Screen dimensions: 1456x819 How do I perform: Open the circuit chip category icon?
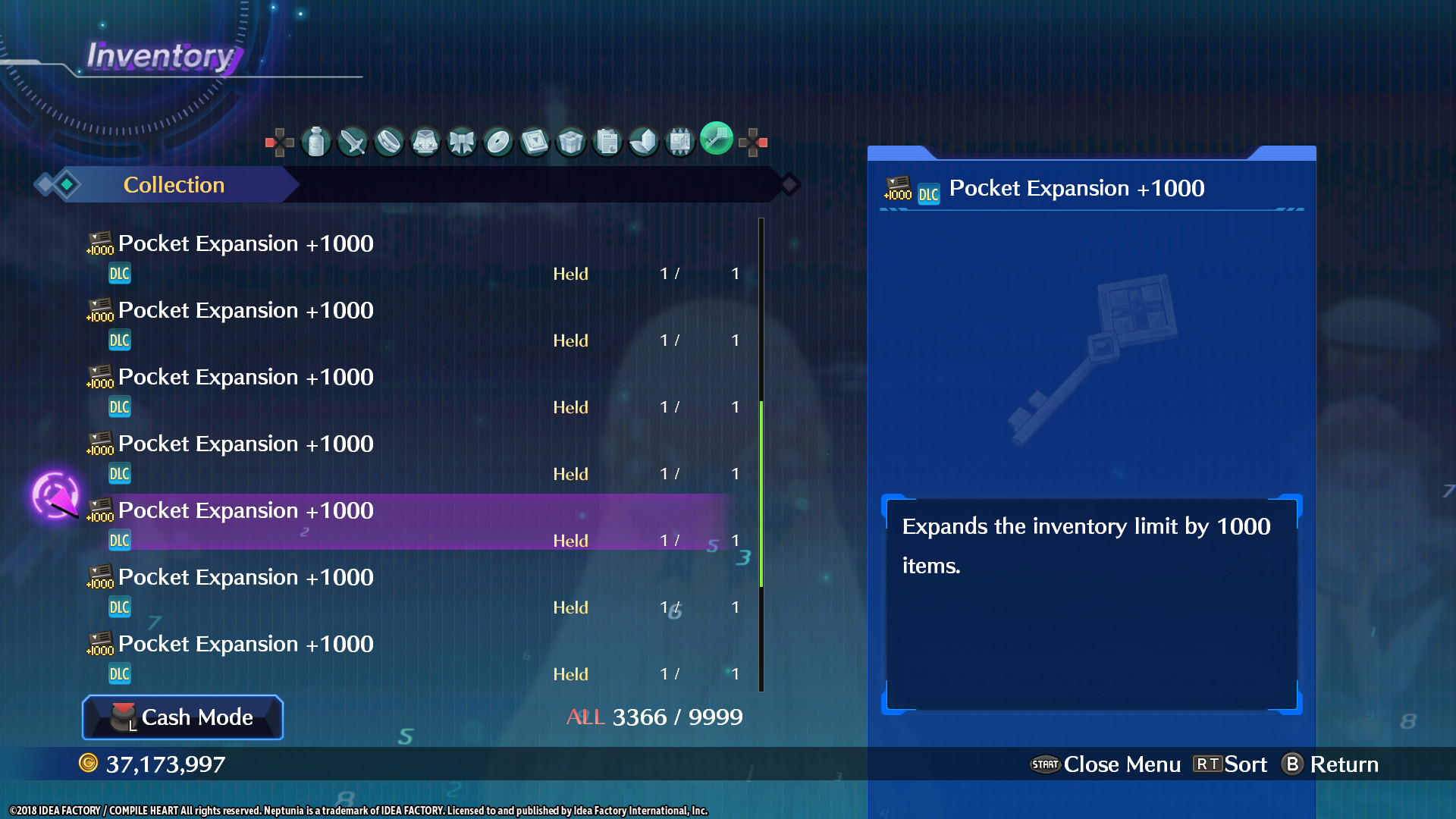click(x=680, y=141)
